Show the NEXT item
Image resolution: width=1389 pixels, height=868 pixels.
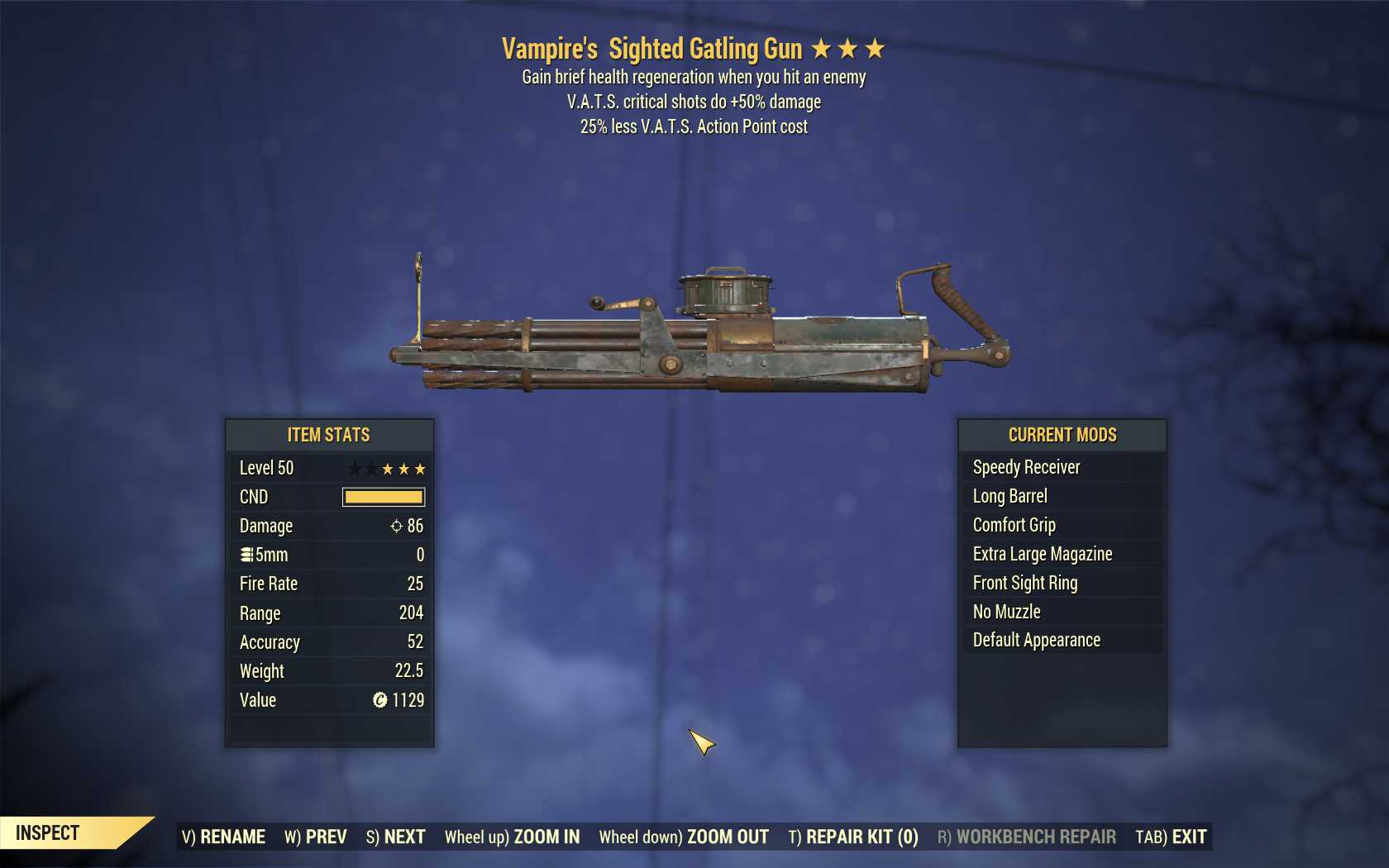(395, 837)
